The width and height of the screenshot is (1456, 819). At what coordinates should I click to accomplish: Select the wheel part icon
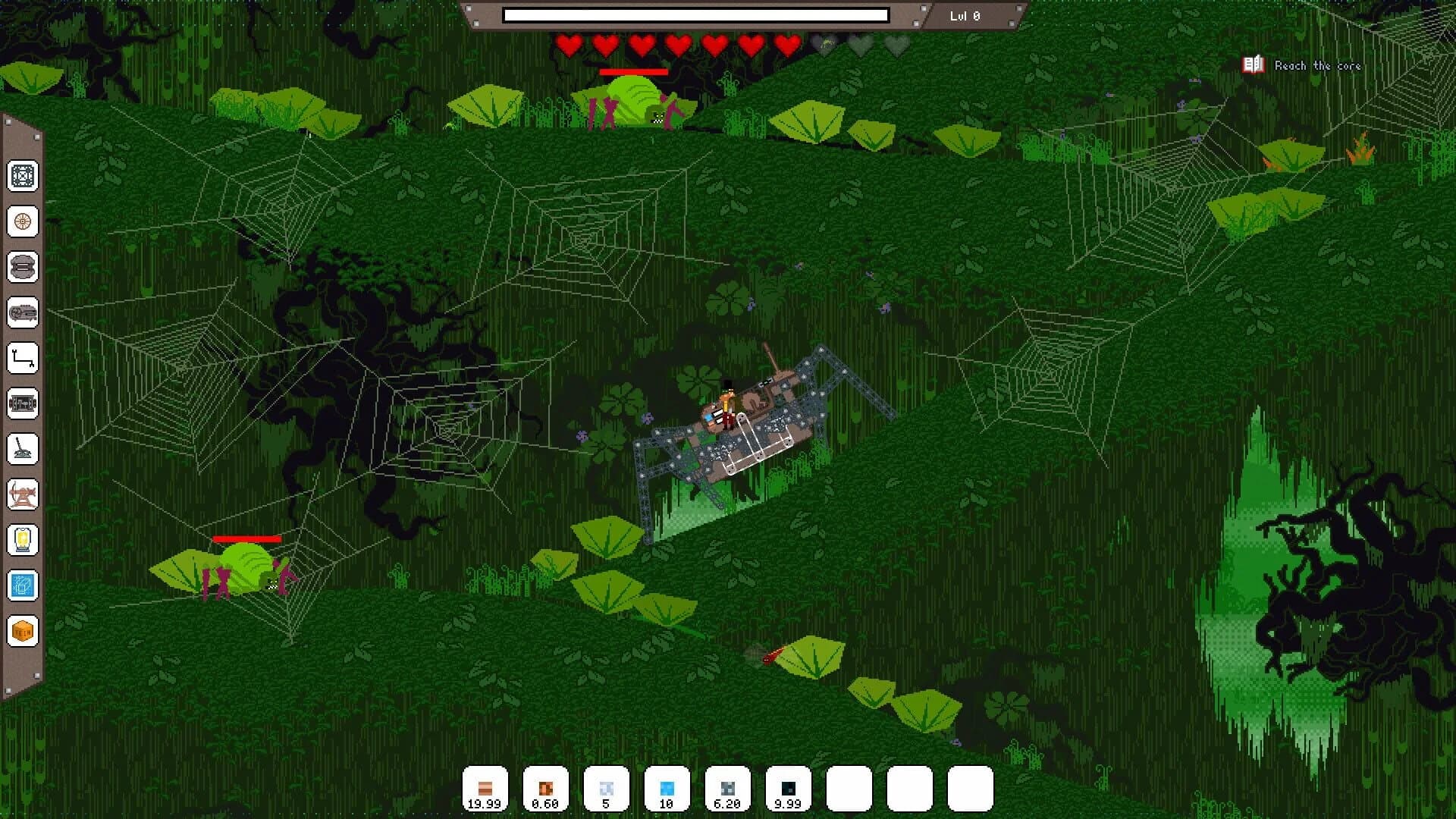pos(24,222)
